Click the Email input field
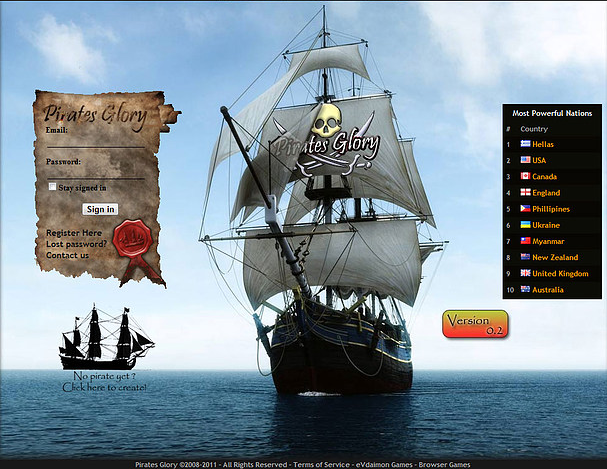Screen dimensions: 607x469 pyautogui.click(x=95, y=142)
